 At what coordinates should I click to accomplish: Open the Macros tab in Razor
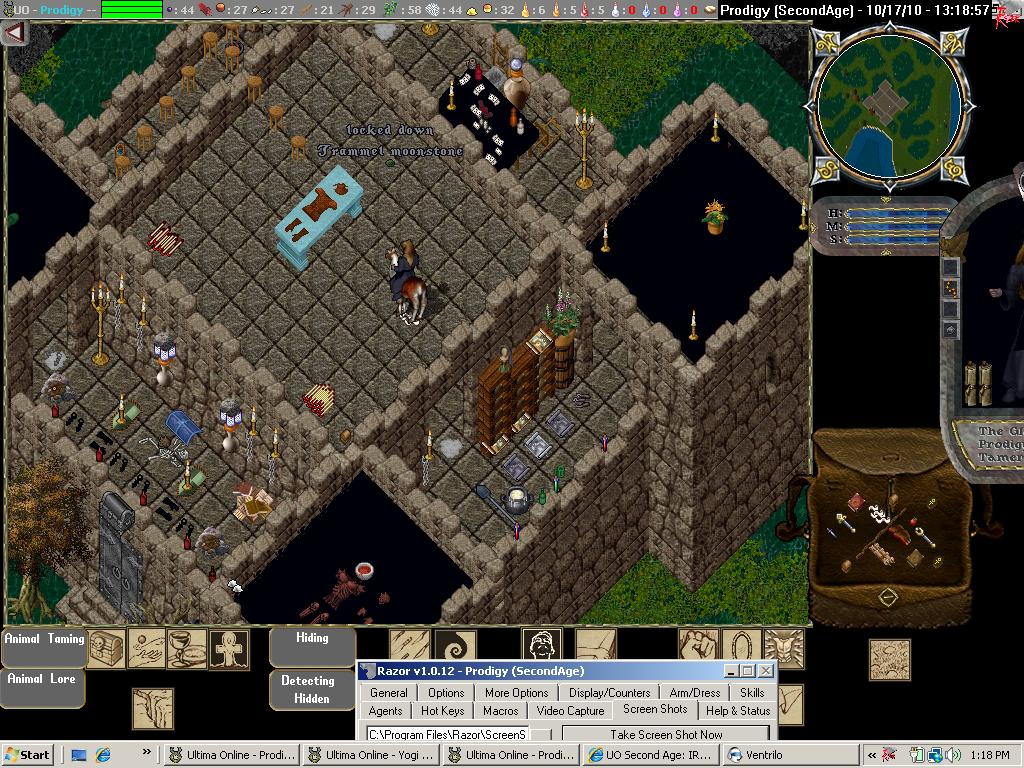coord(501,711)
